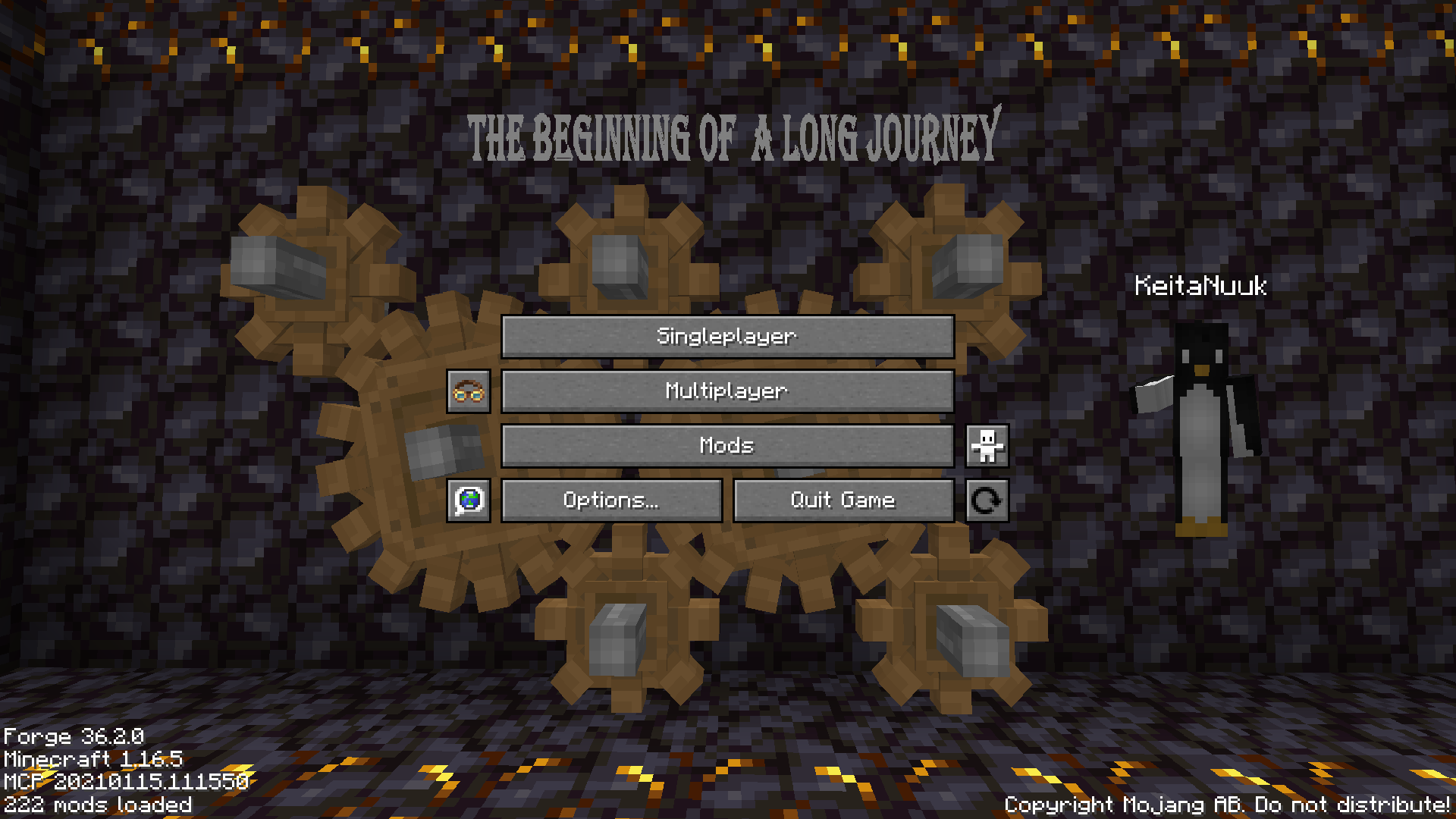The height and width of the screenshot is (819, 1456).
Task: Open Accessibility Settings via figure icon
Action: point(987,446)
